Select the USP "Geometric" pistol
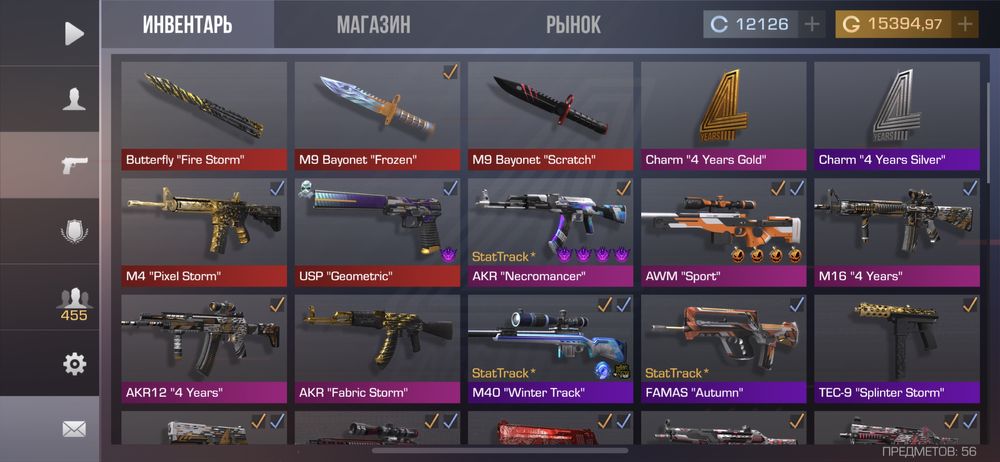 coord(376,232)
